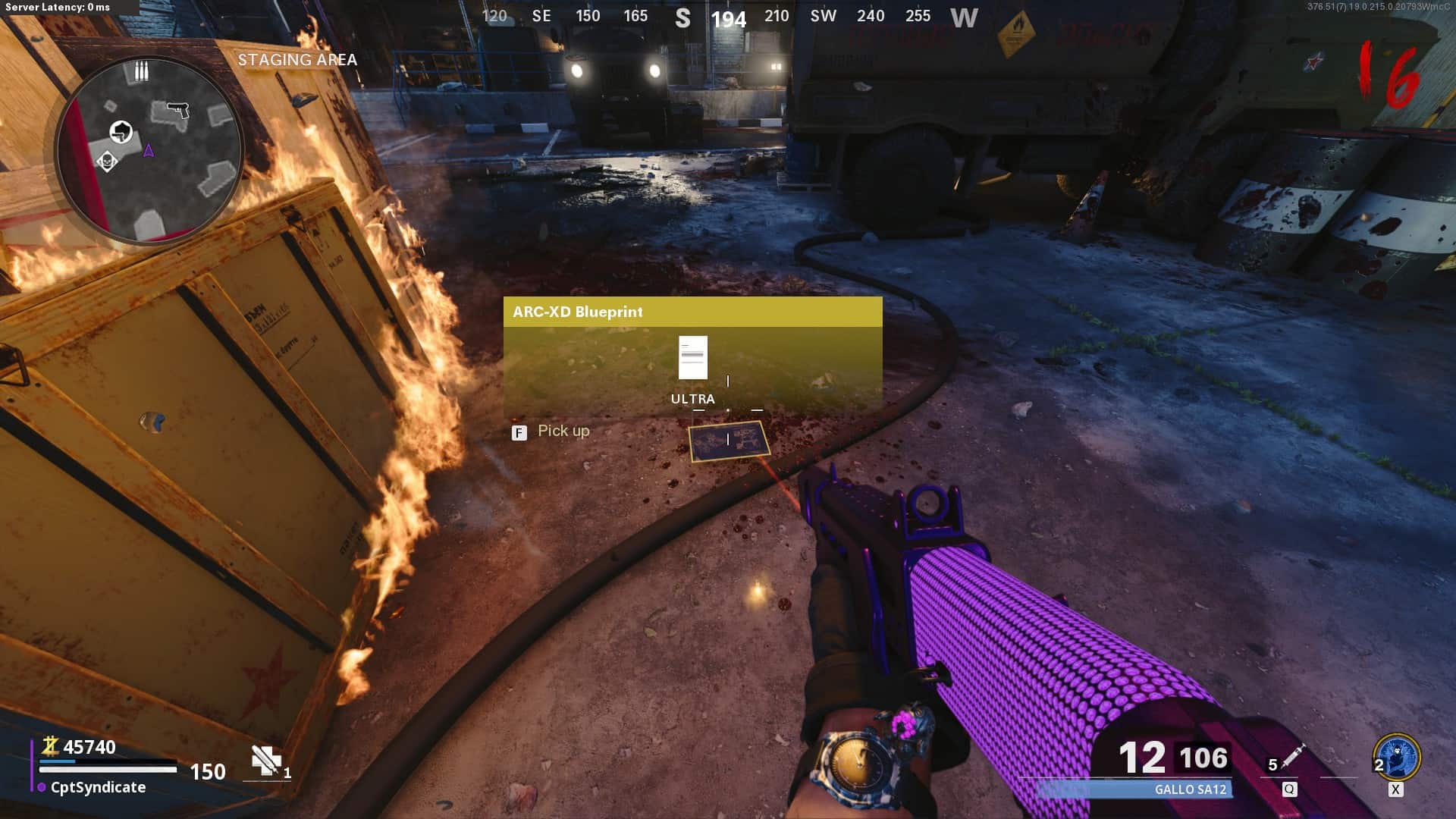Select the pistol marker on the minimap
1456x819 pixels.
[x=177, y=110]
